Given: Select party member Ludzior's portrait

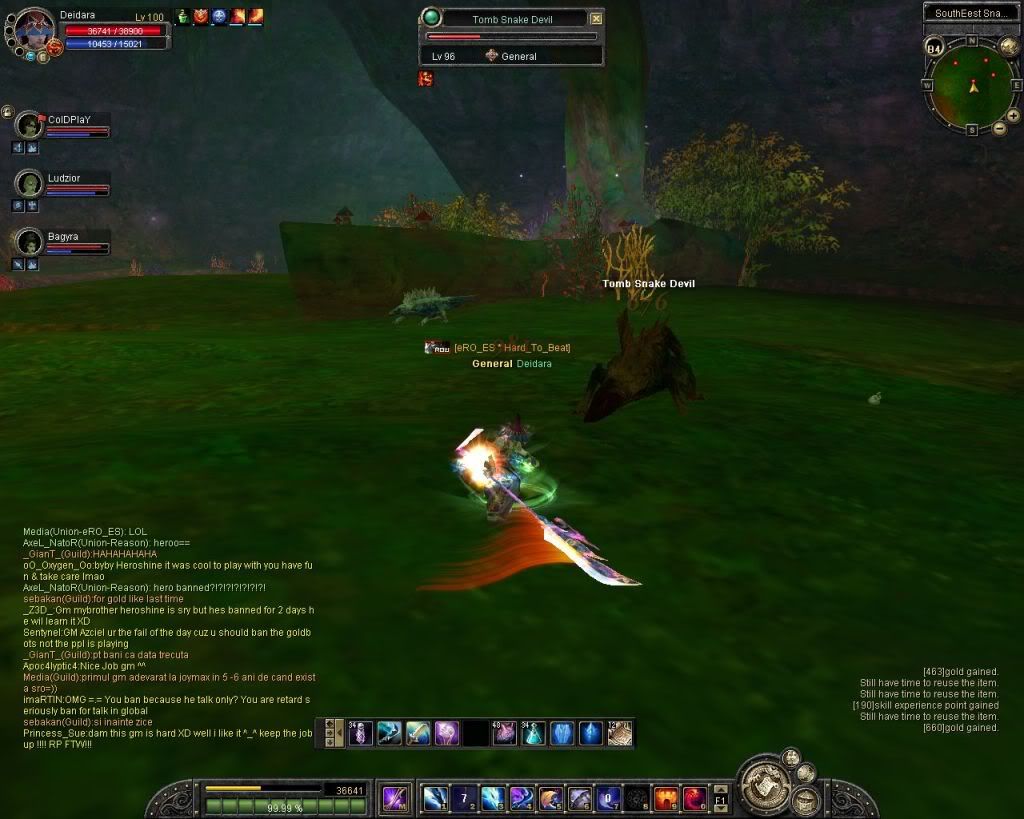Looking at the screenshot, I should coord(30,184).
